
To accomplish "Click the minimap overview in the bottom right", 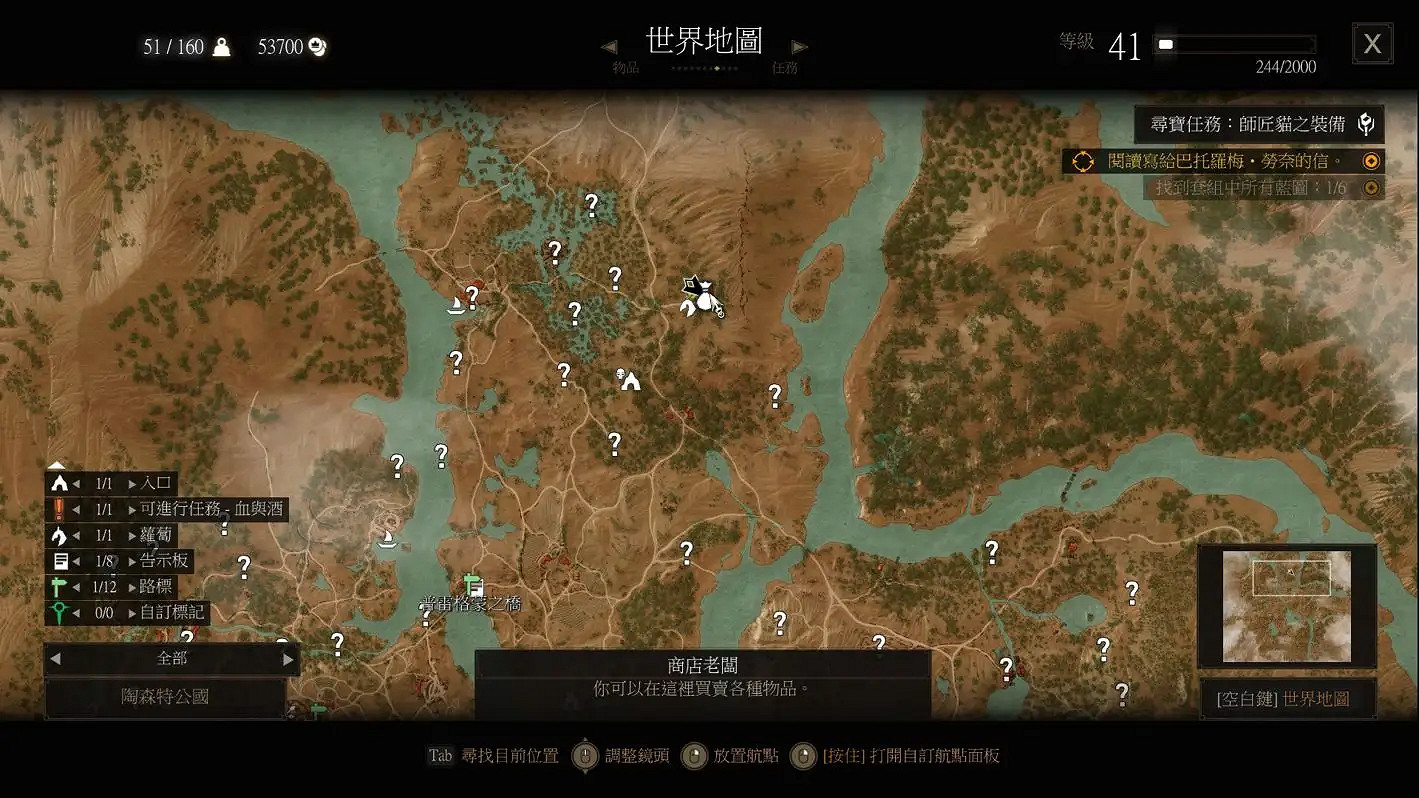I will (1288, 603).
